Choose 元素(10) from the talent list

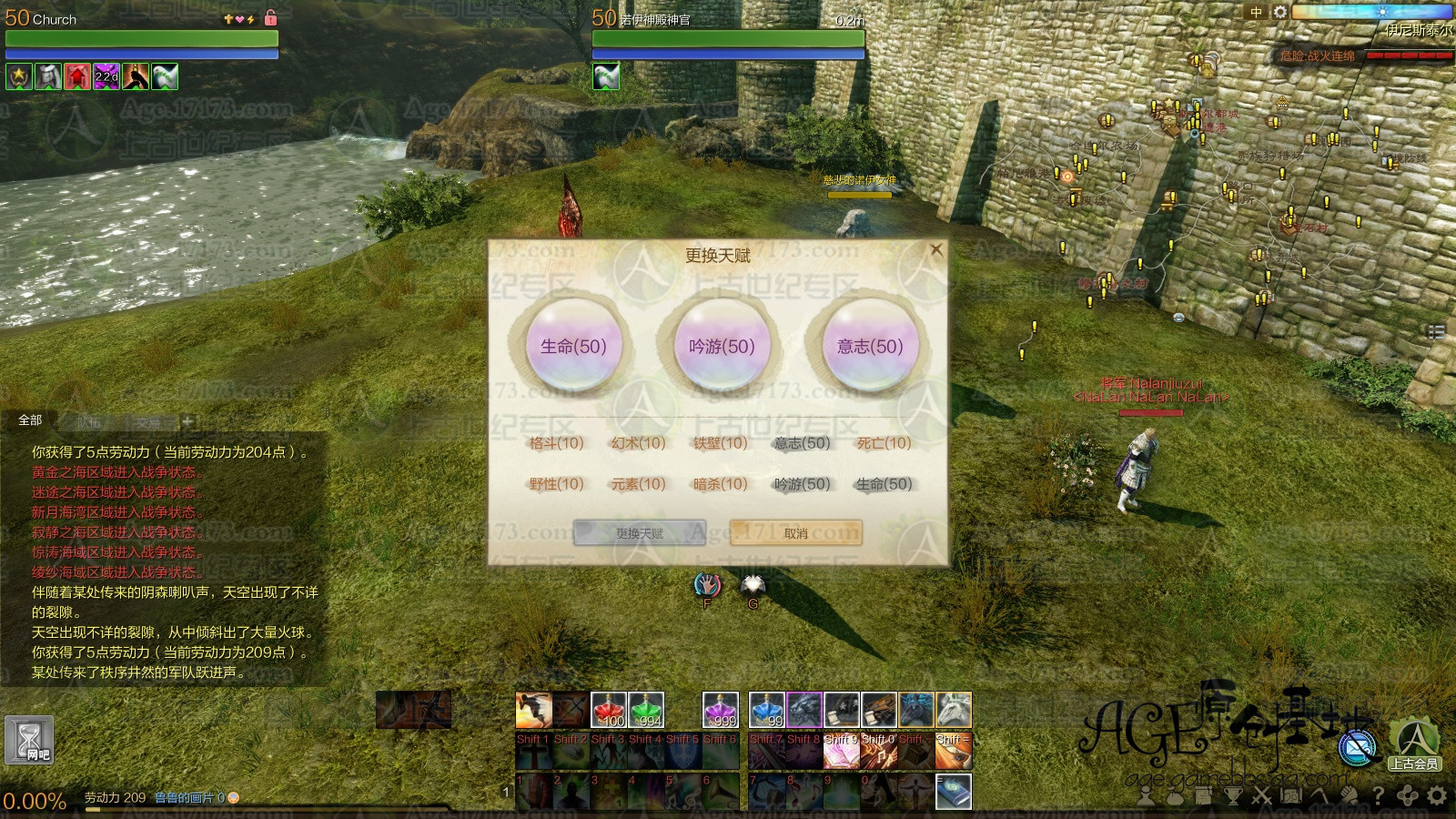[x=638, y=484]
